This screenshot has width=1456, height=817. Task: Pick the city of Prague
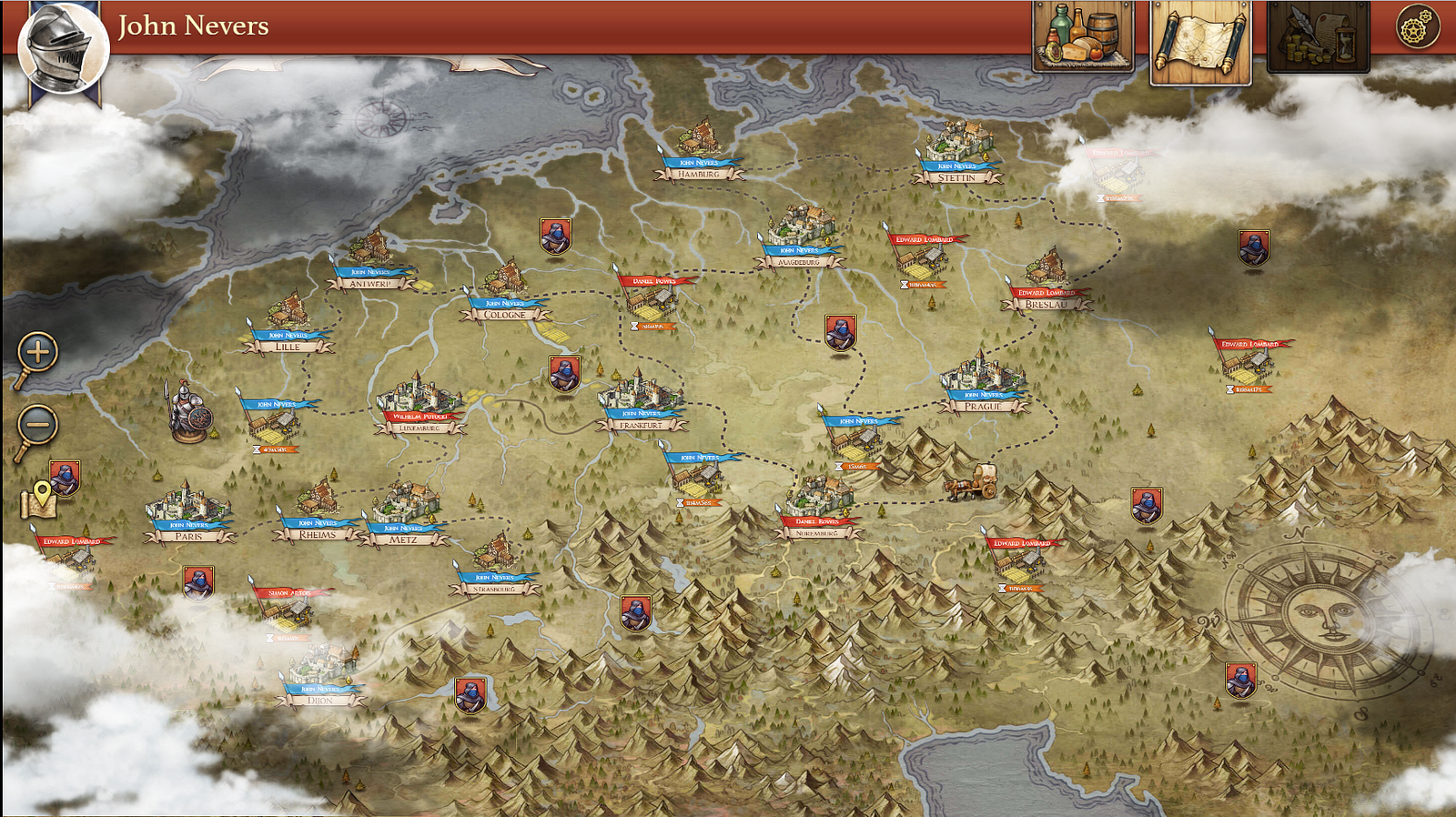tap(983, 406)
